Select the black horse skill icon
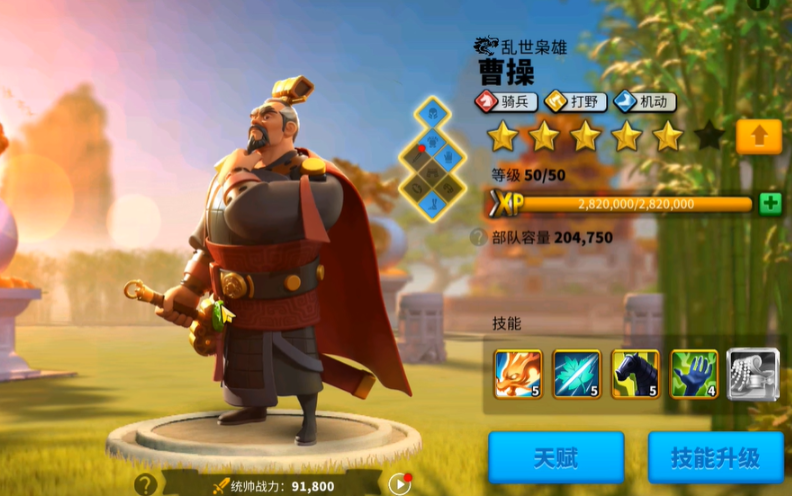The image size is (792, 496). pyautogui.click(x=636, y=374)
